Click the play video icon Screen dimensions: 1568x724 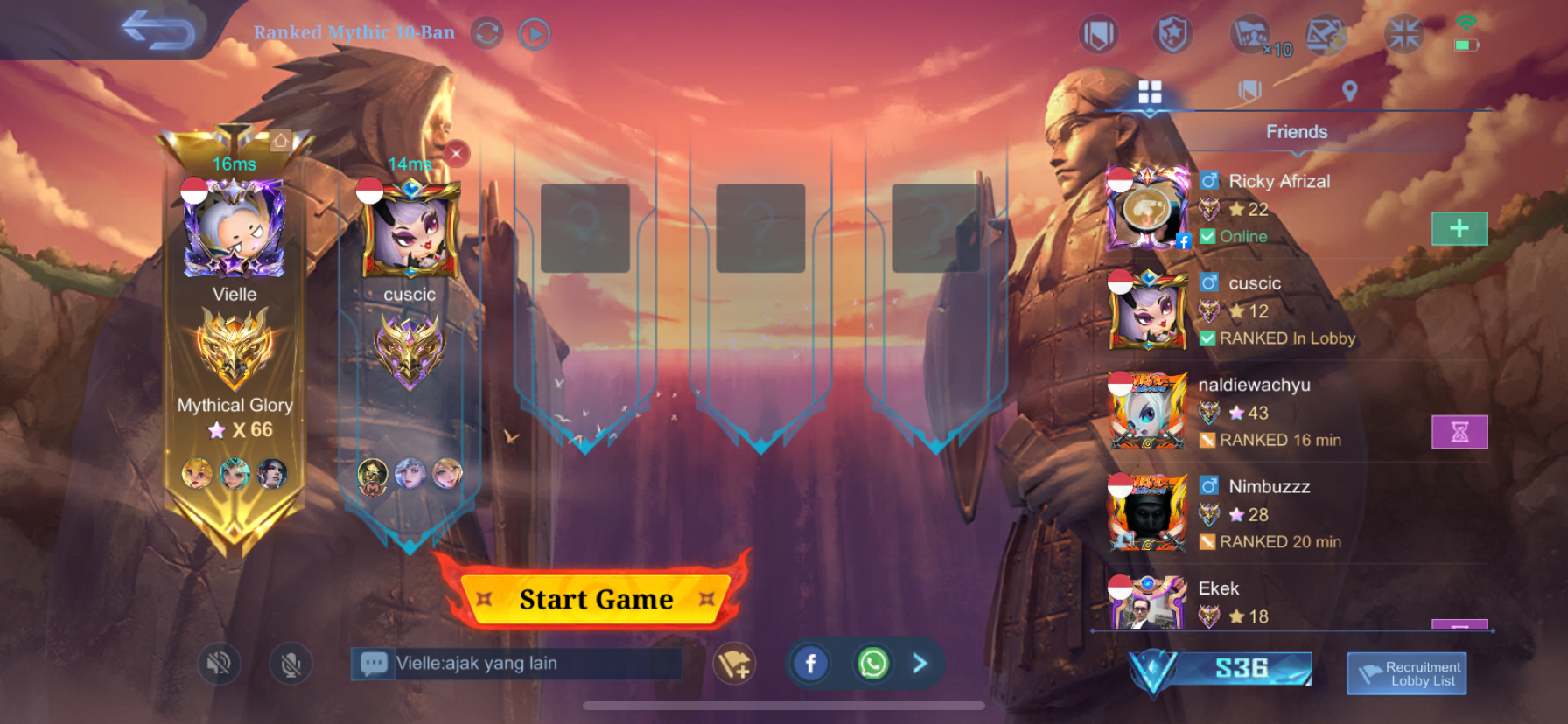(534, 34)
